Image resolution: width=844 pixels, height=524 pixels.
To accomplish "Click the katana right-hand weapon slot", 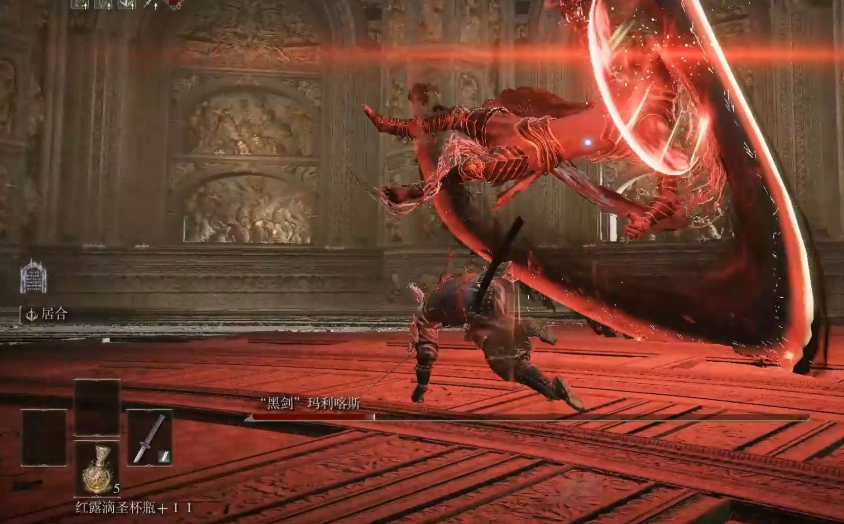I will pos(149,437).
